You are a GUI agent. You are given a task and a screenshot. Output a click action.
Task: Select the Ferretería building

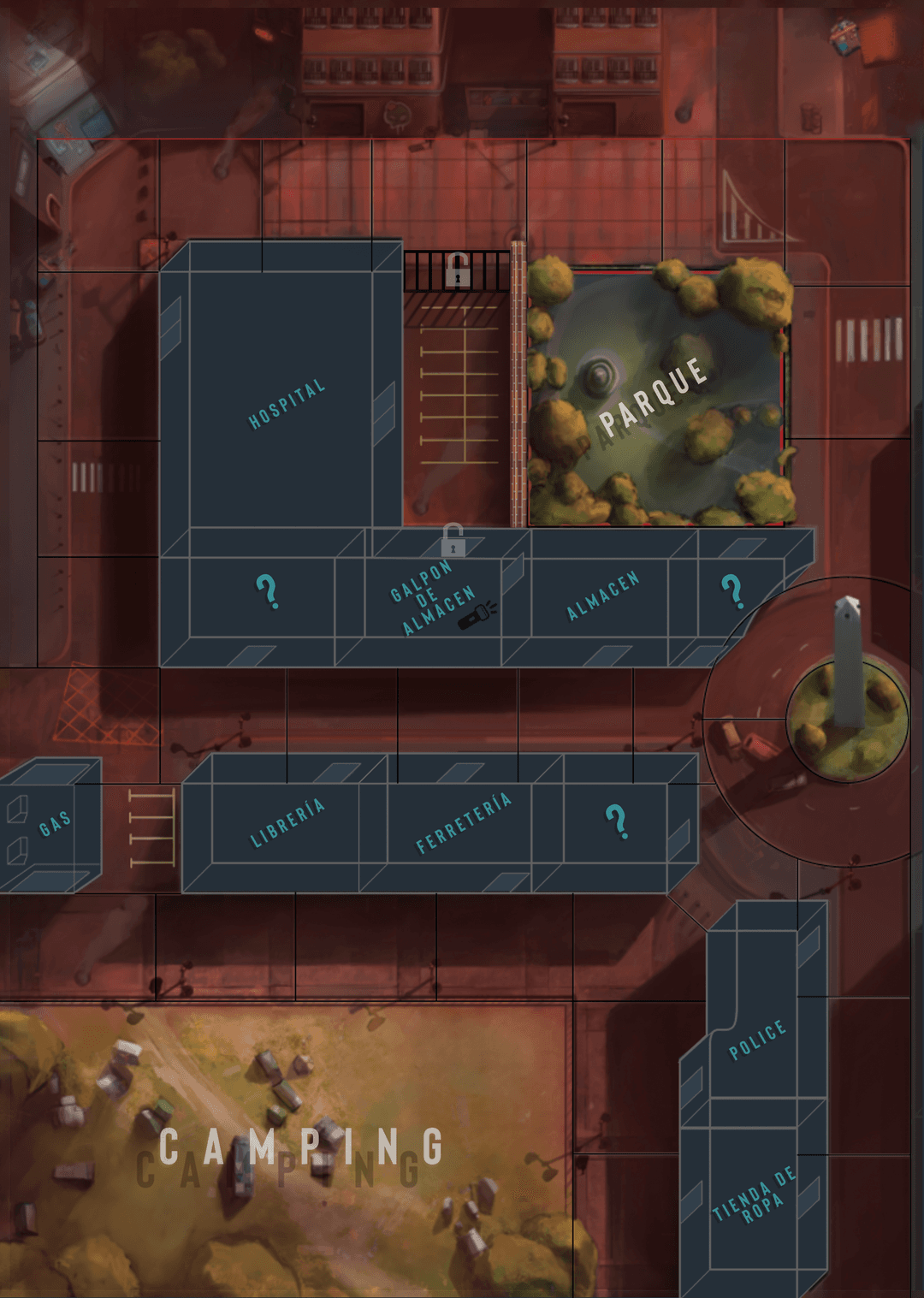click(x=463, y=822)
